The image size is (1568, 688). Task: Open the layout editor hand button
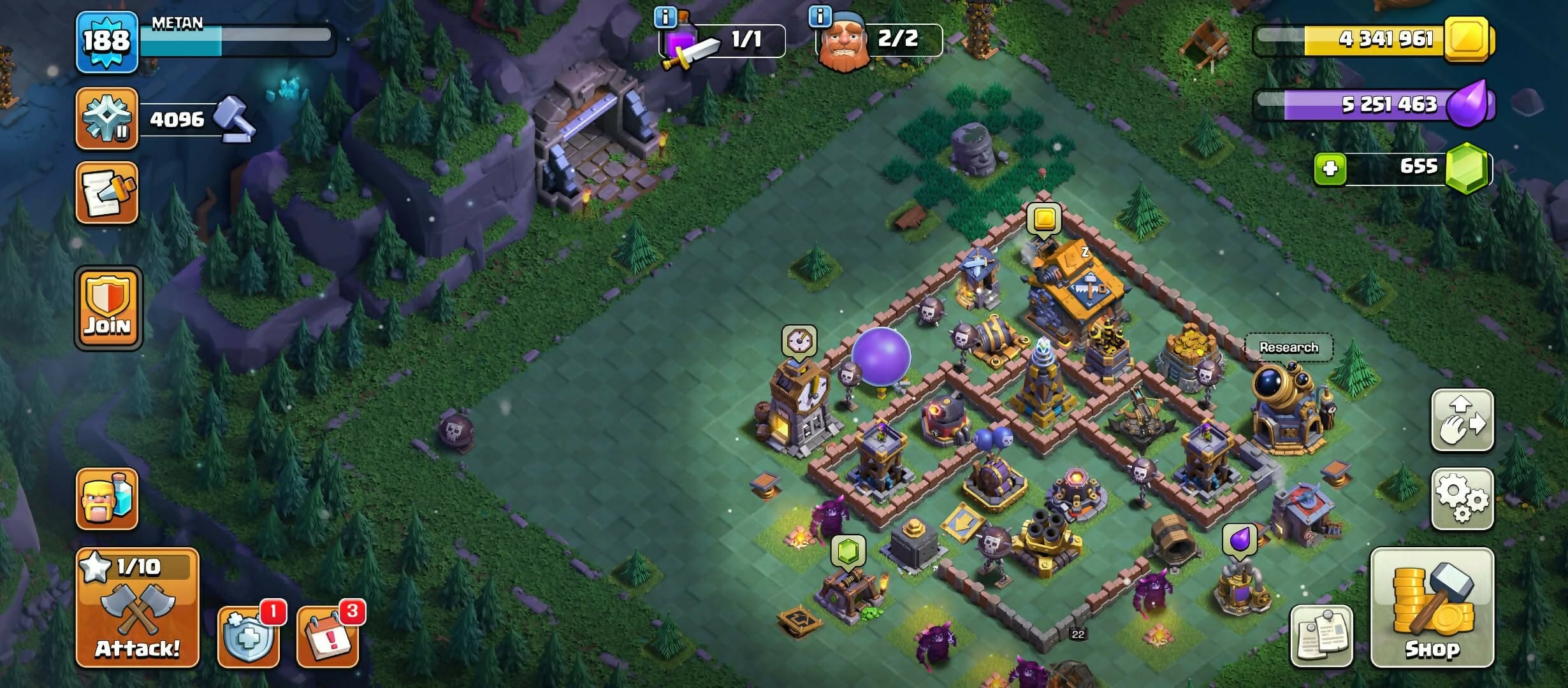pyautogui.click(x=1462, y=421)
